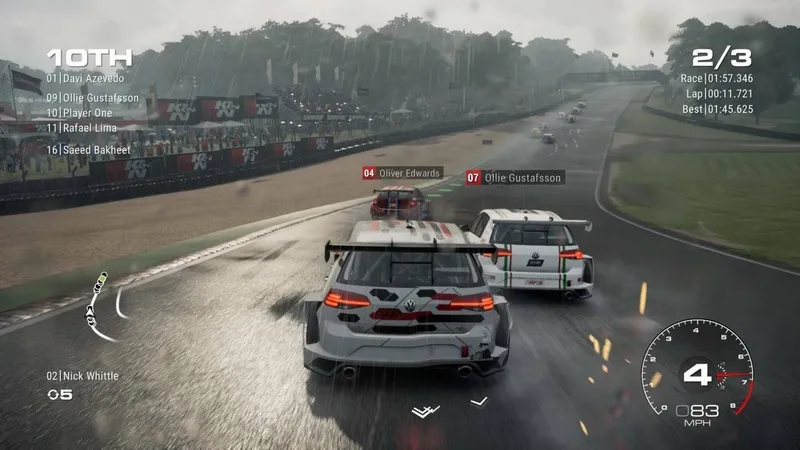Pick Rafael Lima in the position list

tap(82, 128)
